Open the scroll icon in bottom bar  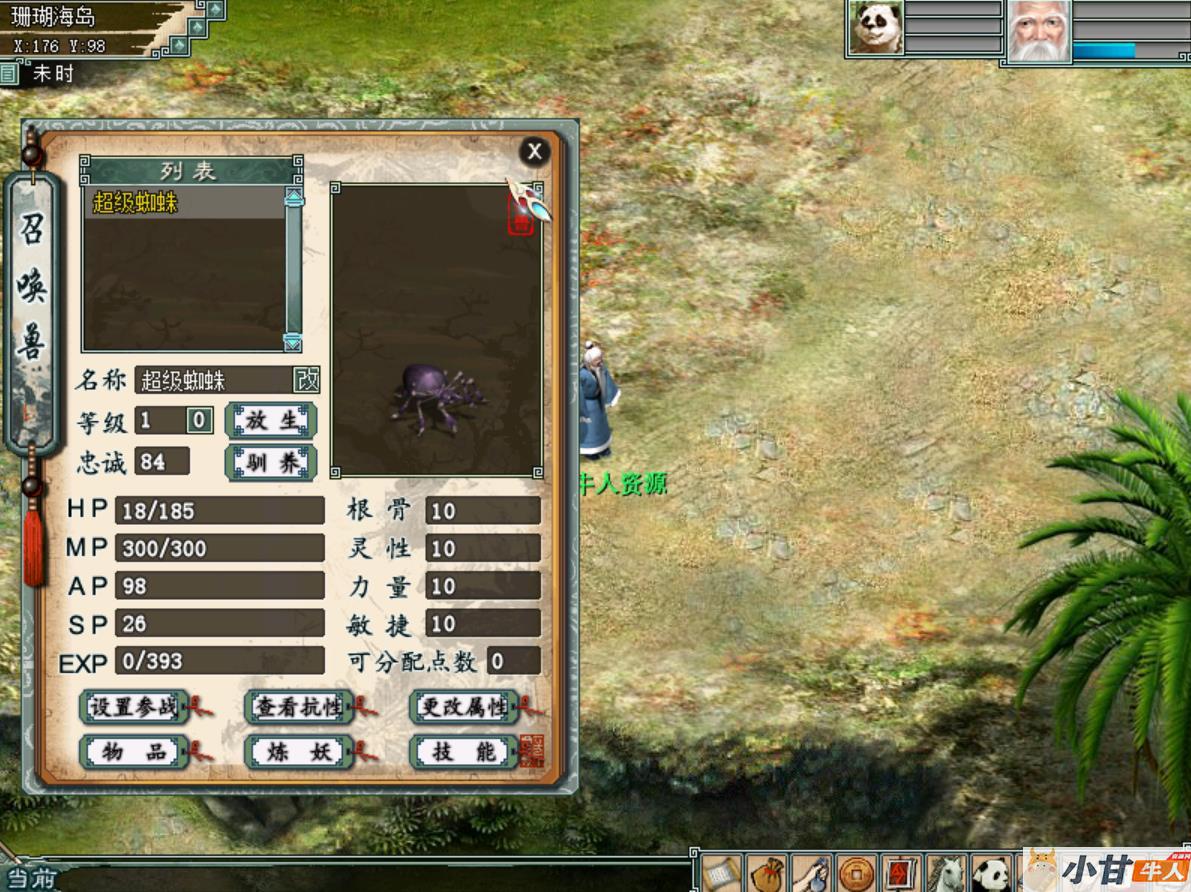coord(721,874)
